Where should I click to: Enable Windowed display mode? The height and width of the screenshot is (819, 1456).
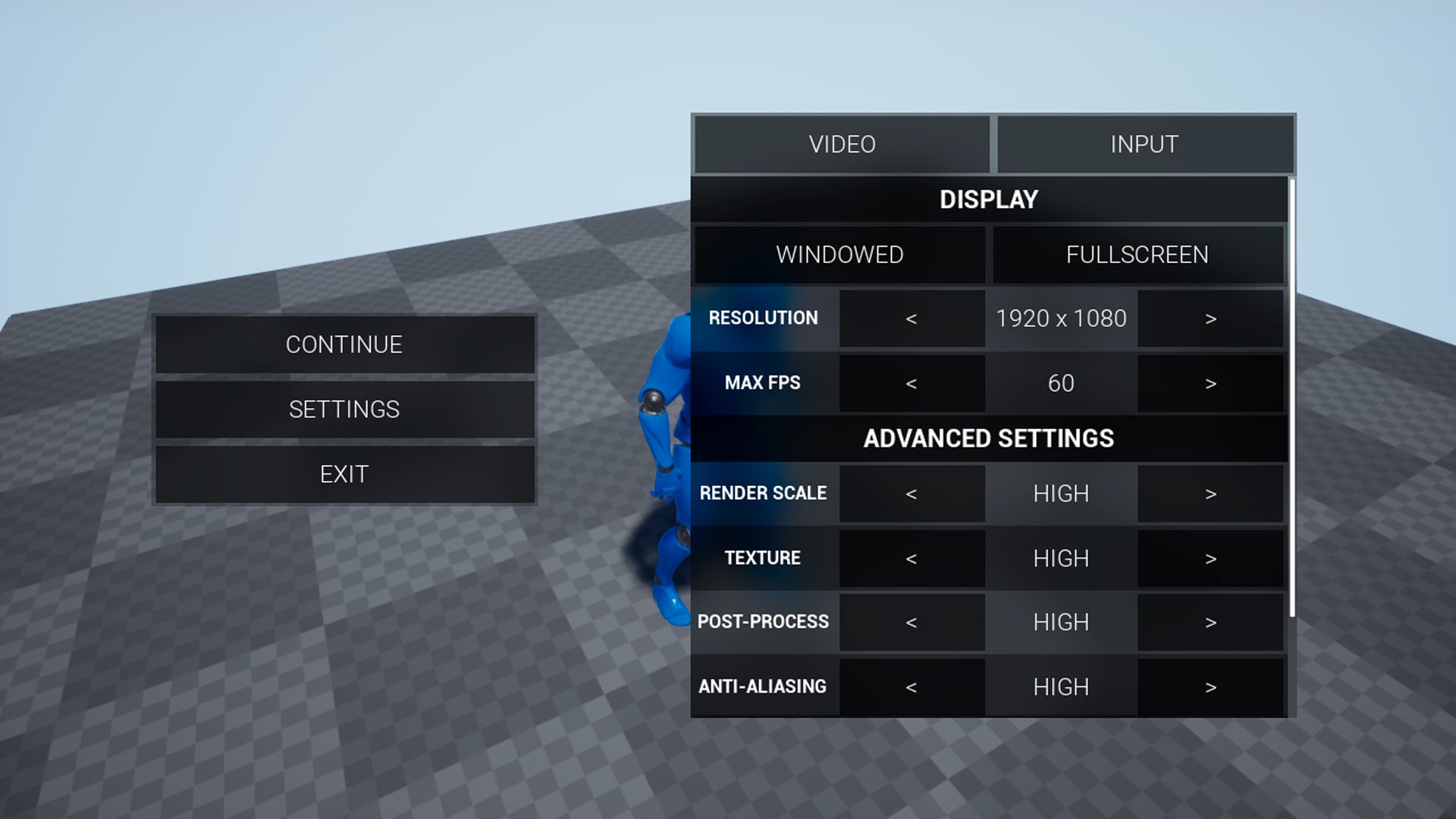pos(839,255)
